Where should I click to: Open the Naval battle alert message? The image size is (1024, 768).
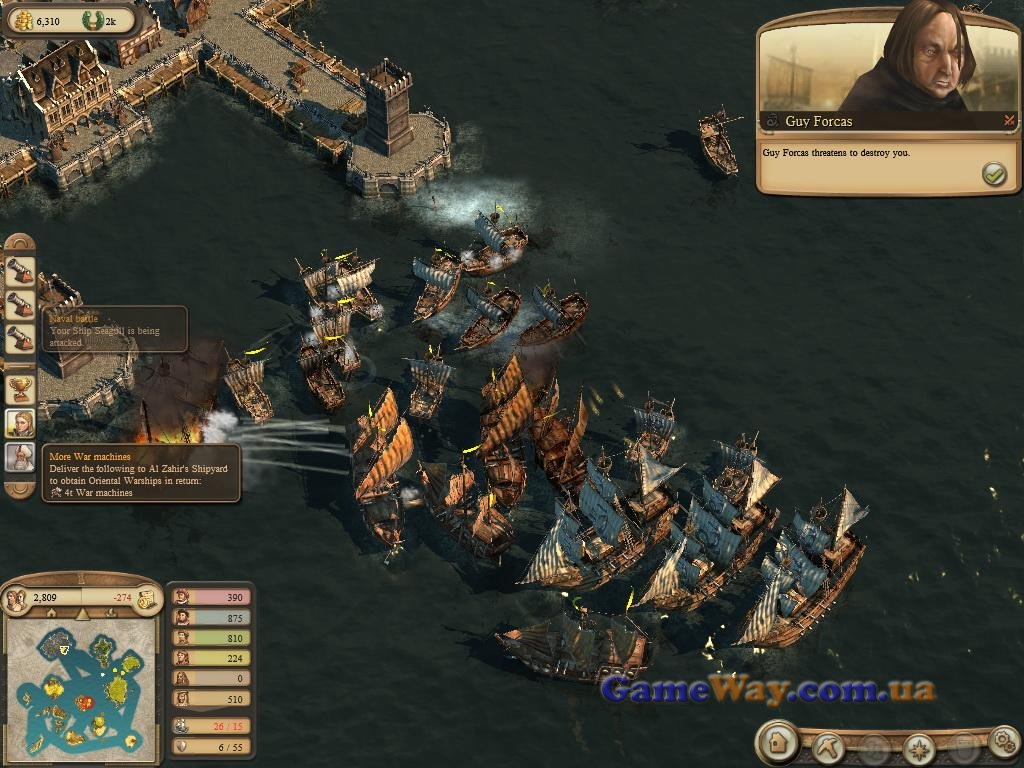click(x=113, y=328)
